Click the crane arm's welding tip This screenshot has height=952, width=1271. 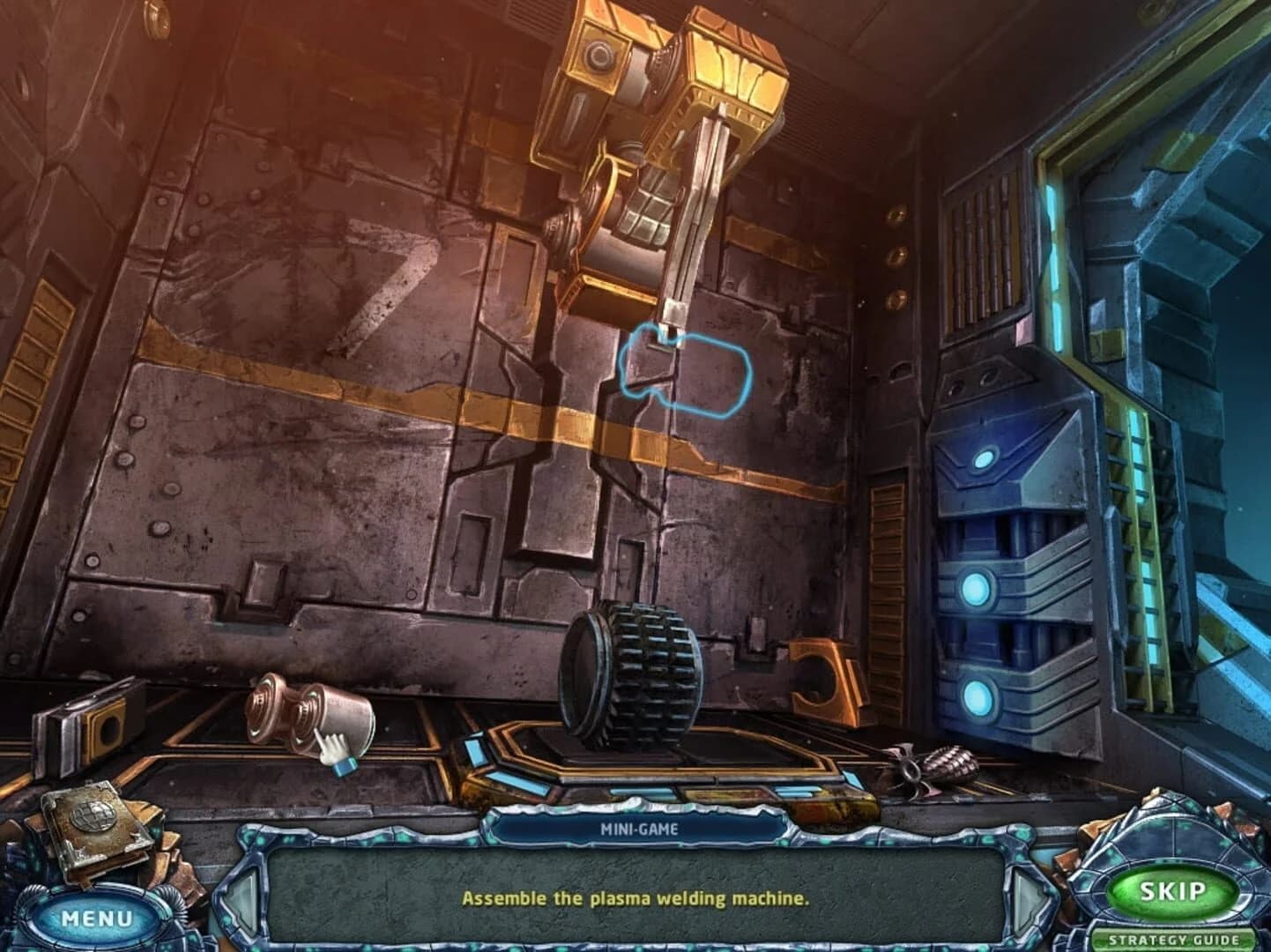coord(672,331)
